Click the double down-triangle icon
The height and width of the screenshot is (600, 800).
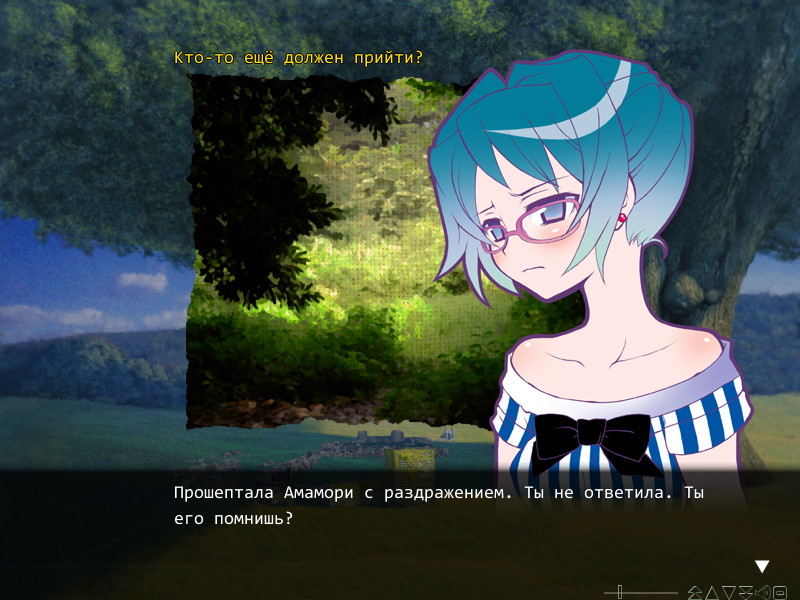point(746,593)
